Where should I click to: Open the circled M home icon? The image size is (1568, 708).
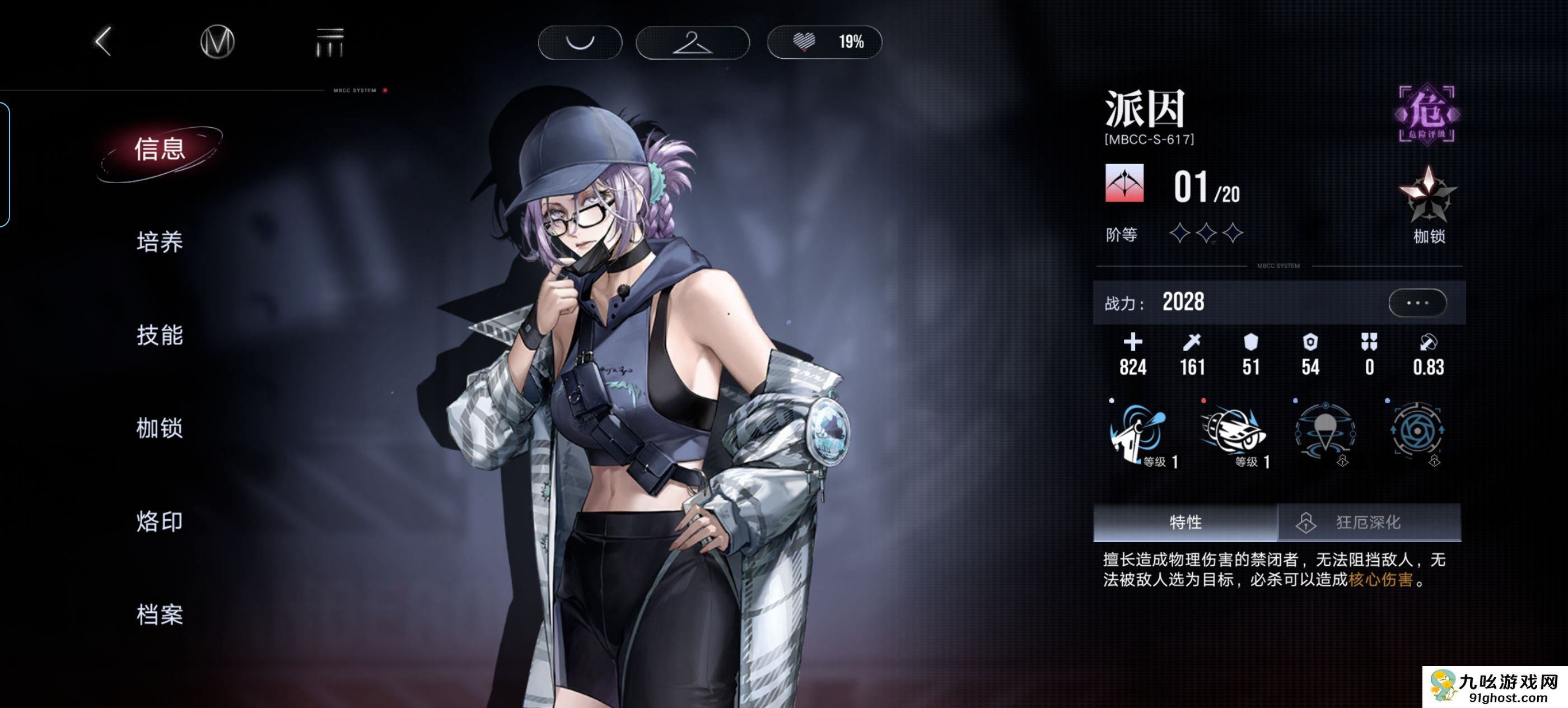point(217,42)
